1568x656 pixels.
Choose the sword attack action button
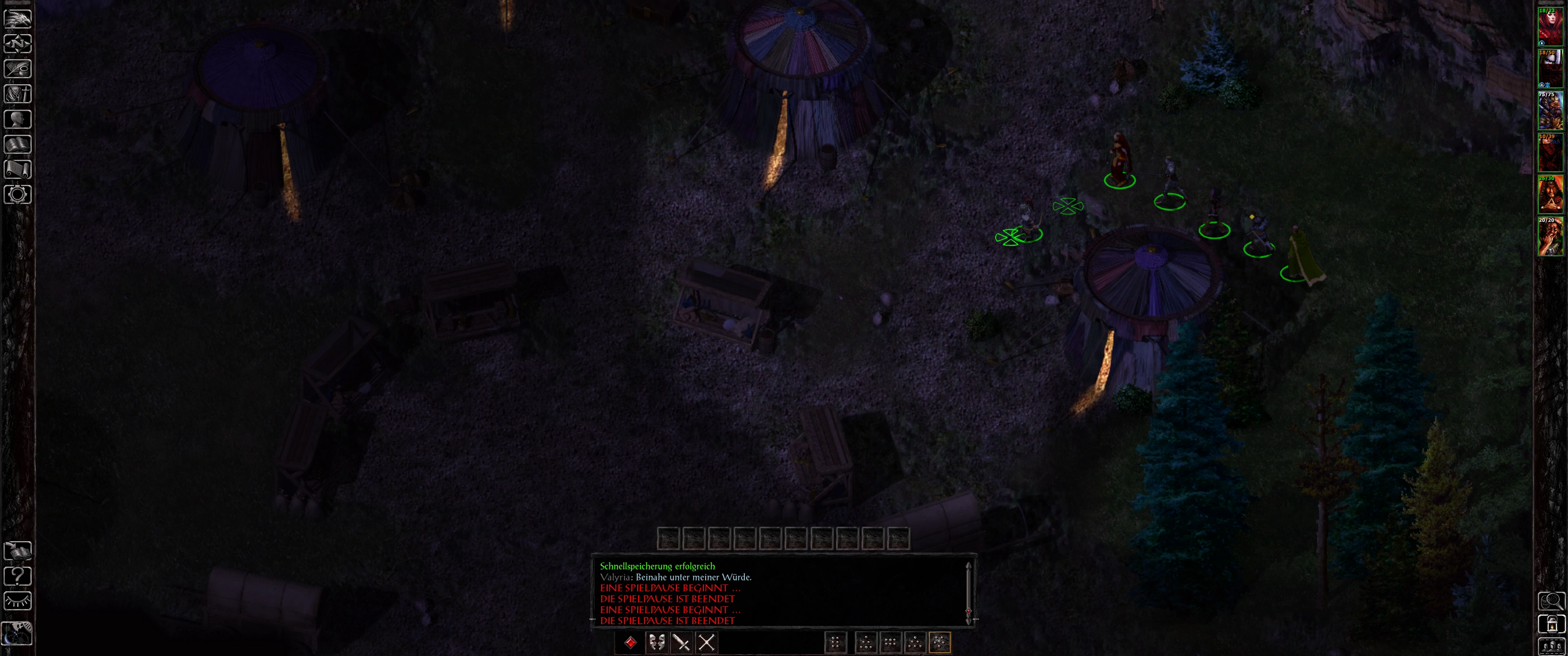681,643
